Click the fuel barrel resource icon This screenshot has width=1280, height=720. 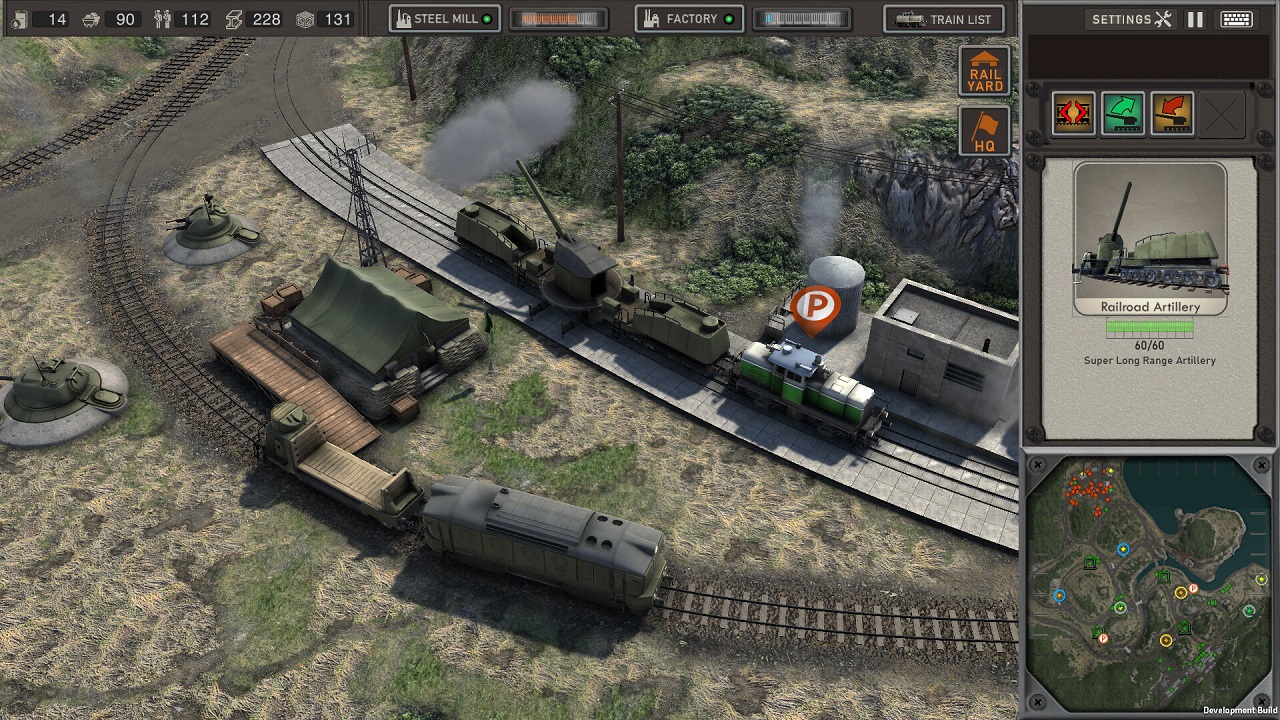coord(20,18)
